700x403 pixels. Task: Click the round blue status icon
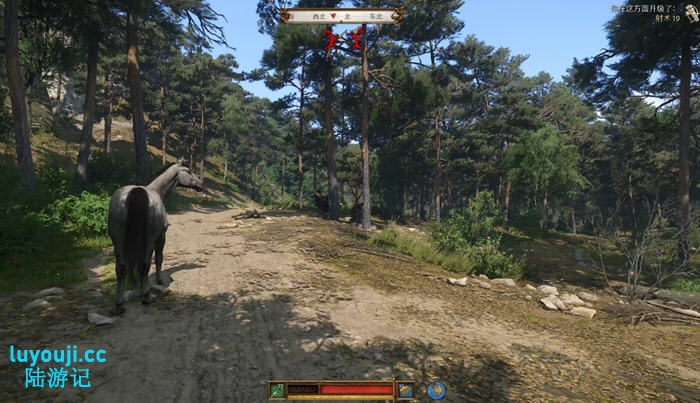pos(436,390)
